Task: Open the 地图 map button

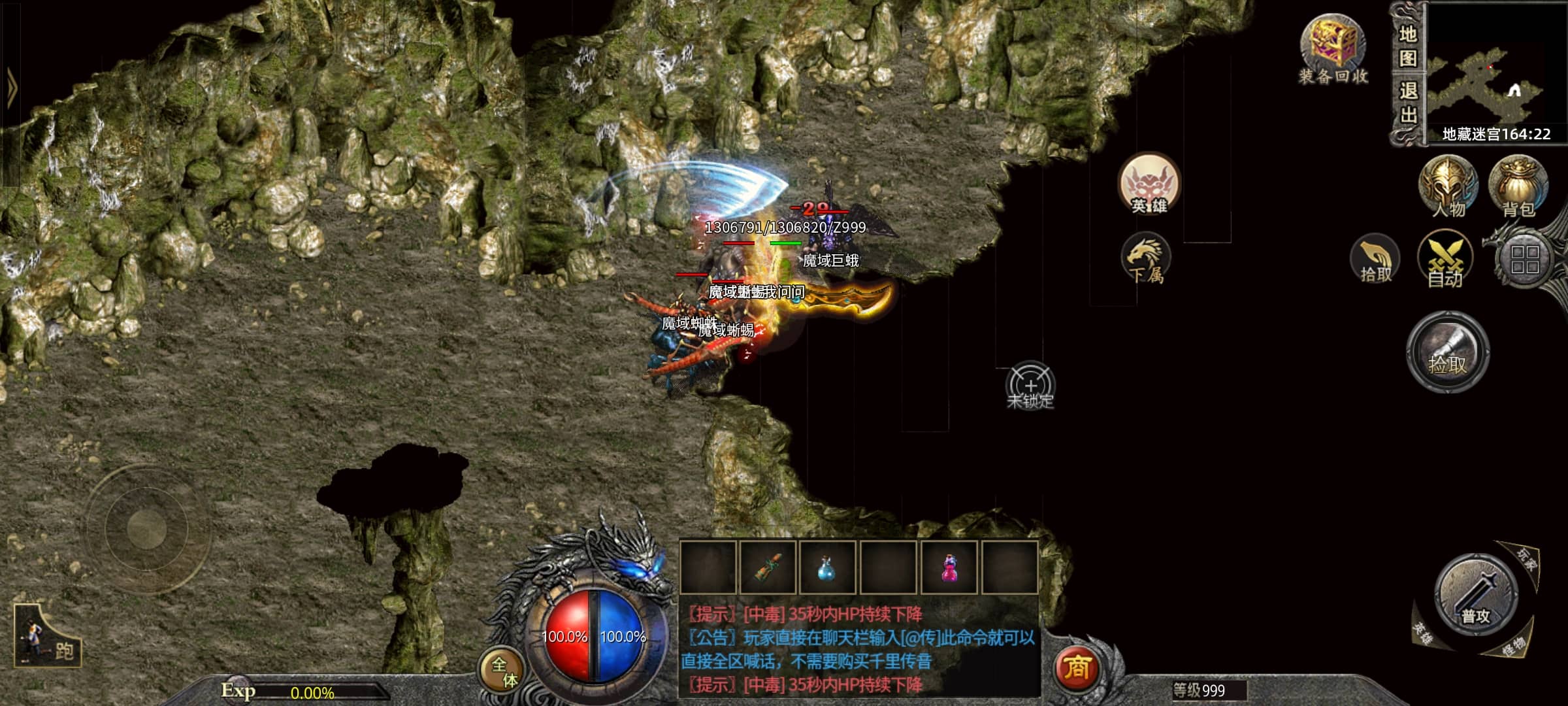Action: click(x=1408, y=46)
